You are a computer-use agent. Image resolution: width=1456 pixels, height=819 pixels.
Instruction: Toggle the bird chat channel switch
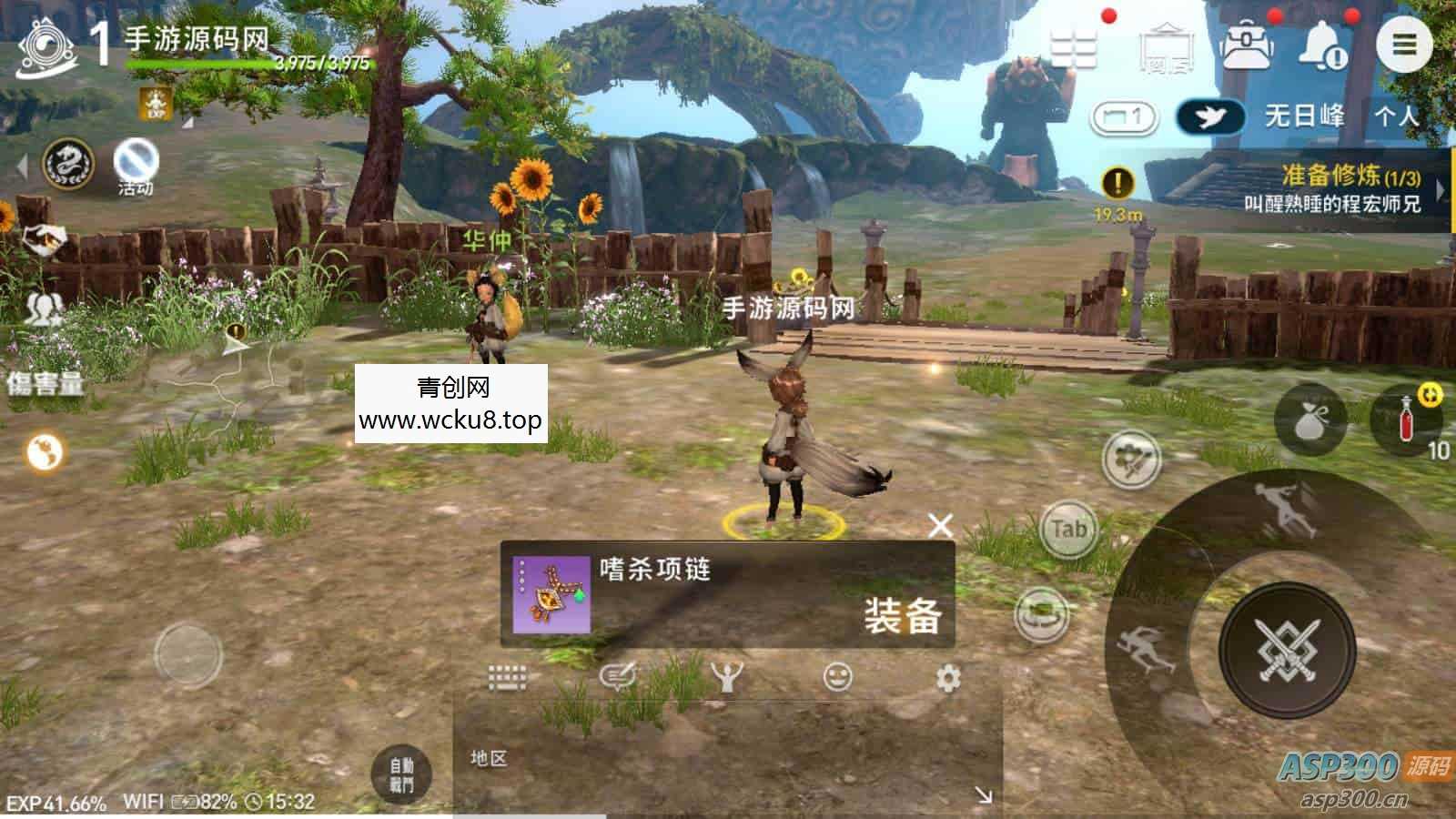coord(1210,116)
